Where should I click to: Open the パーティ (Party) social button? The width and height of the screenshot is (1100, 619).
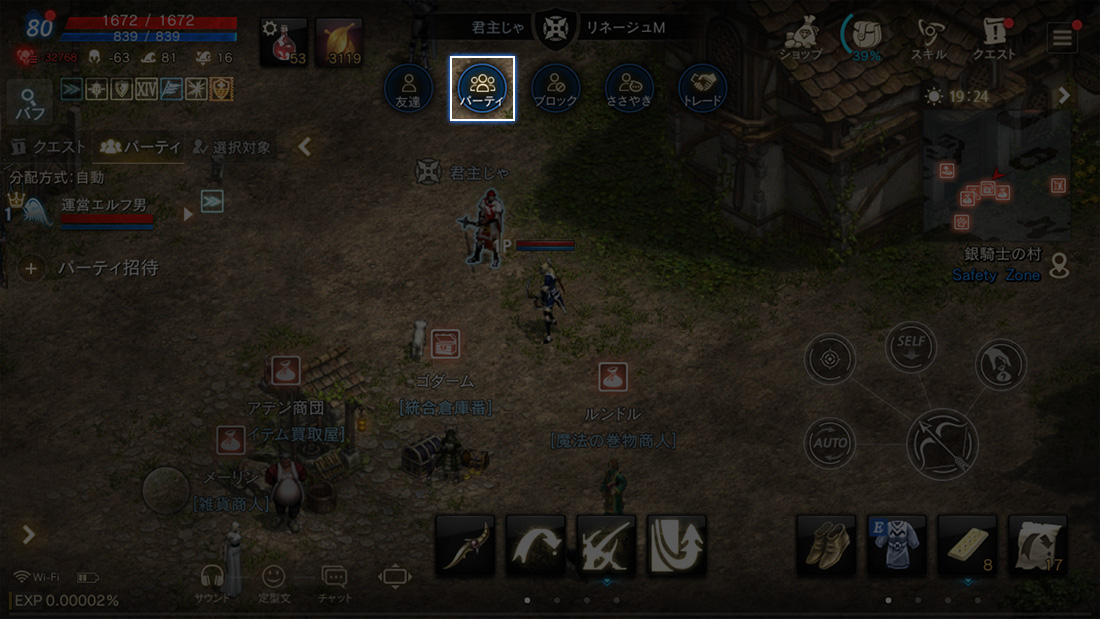(482, 88)
